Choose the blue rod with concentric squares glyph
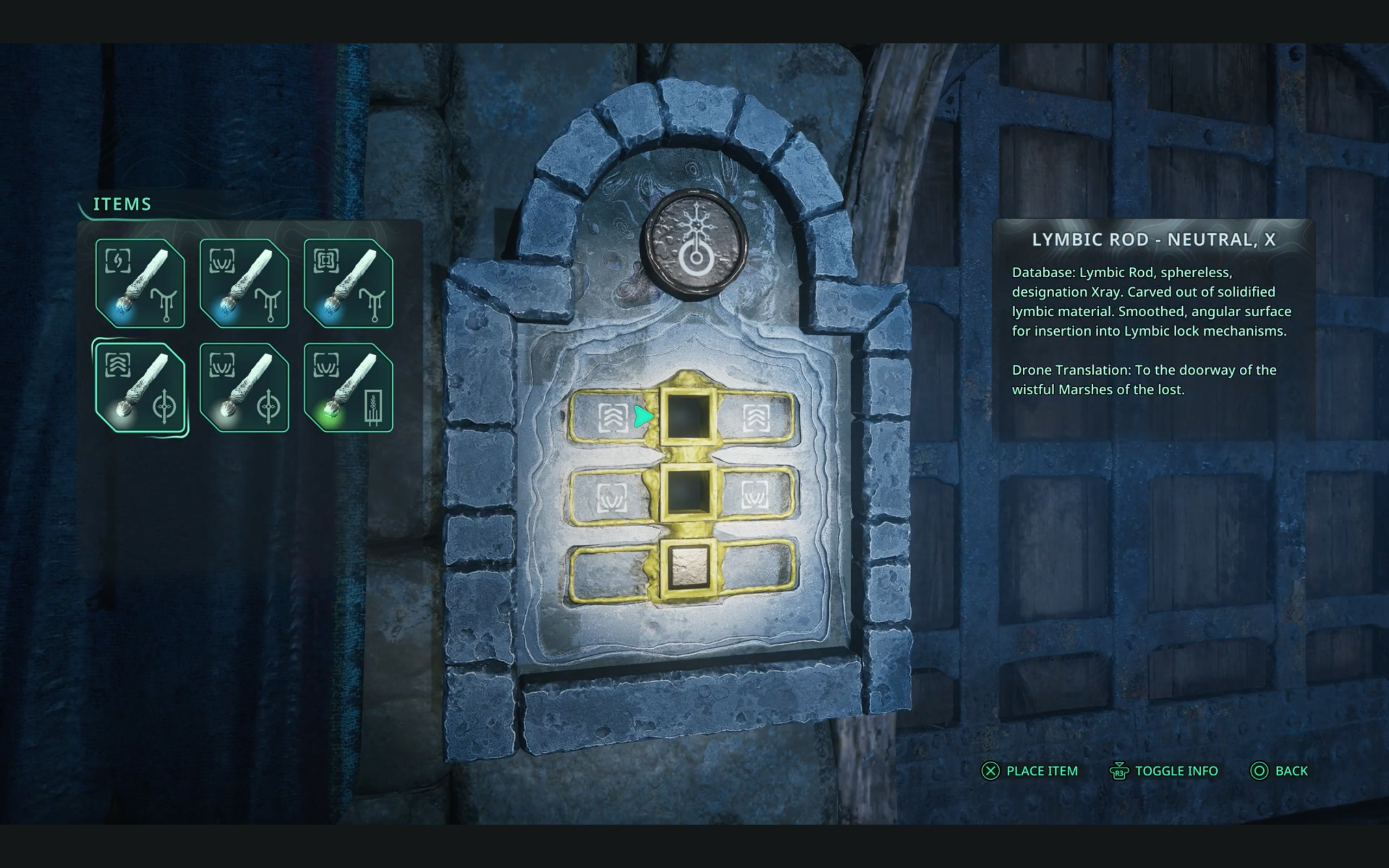Viewport: 1389px width, 868px height. [x=348, y=284]
